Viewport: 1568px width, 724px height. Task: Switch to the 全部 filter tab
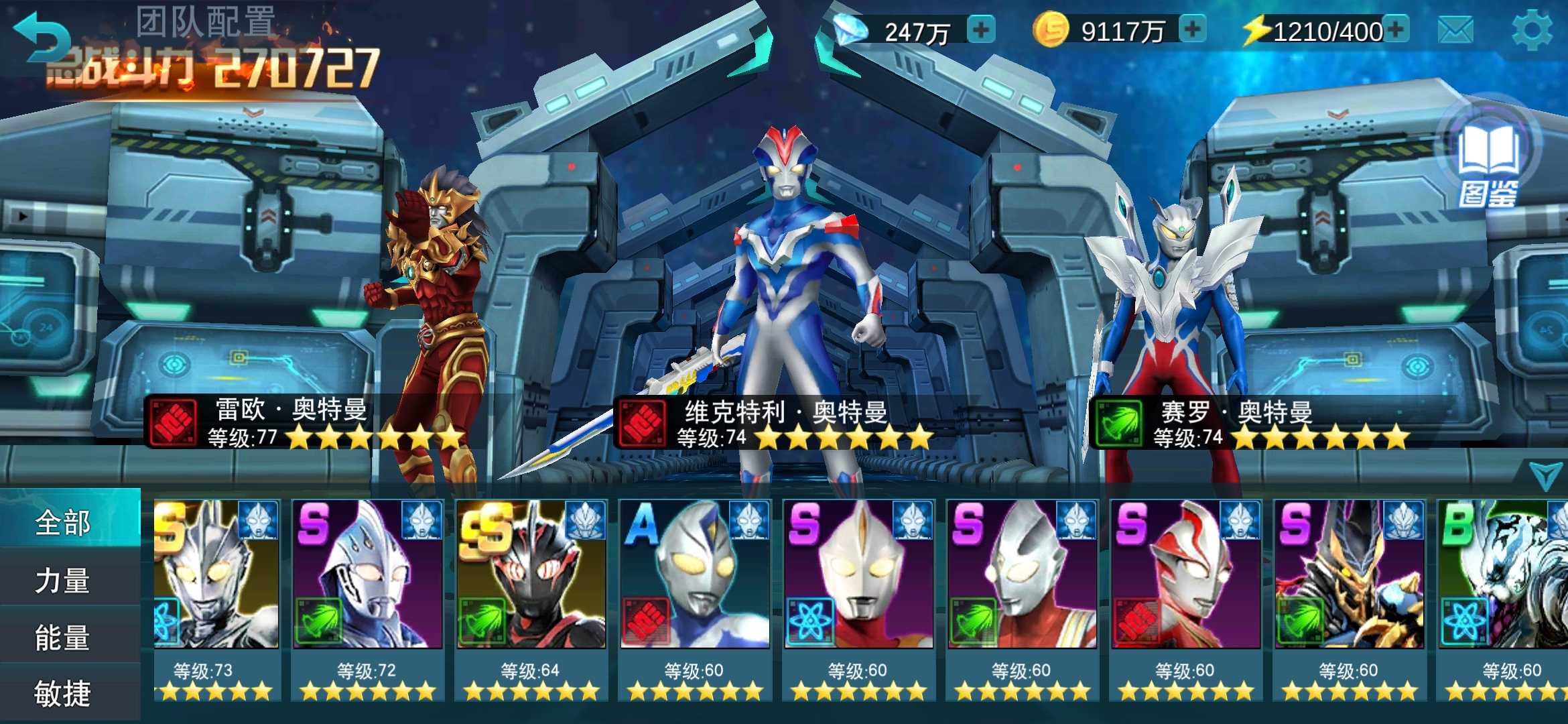pos(64,522)
